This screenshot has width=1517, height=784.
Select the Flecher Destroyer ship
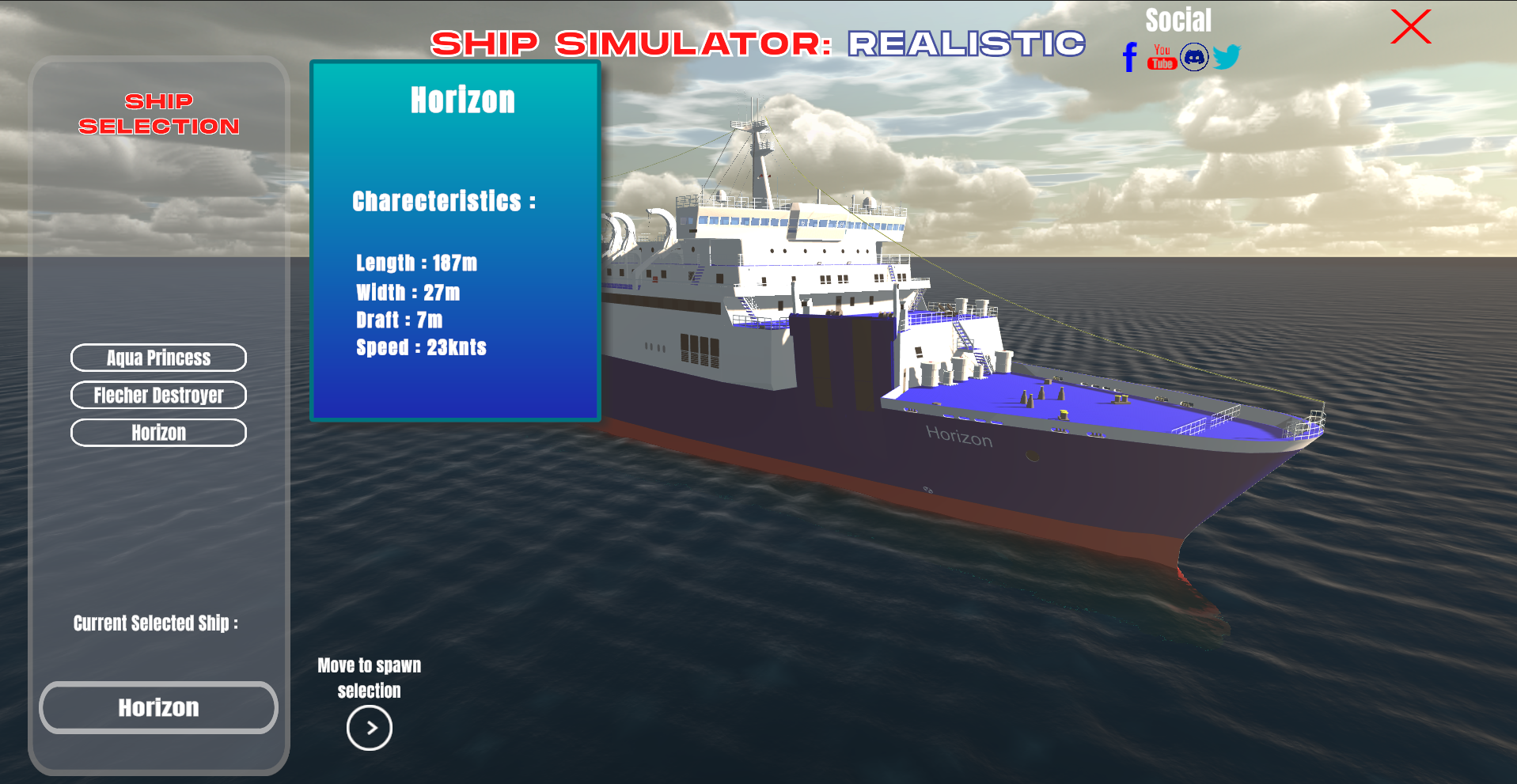coord(157,395)
